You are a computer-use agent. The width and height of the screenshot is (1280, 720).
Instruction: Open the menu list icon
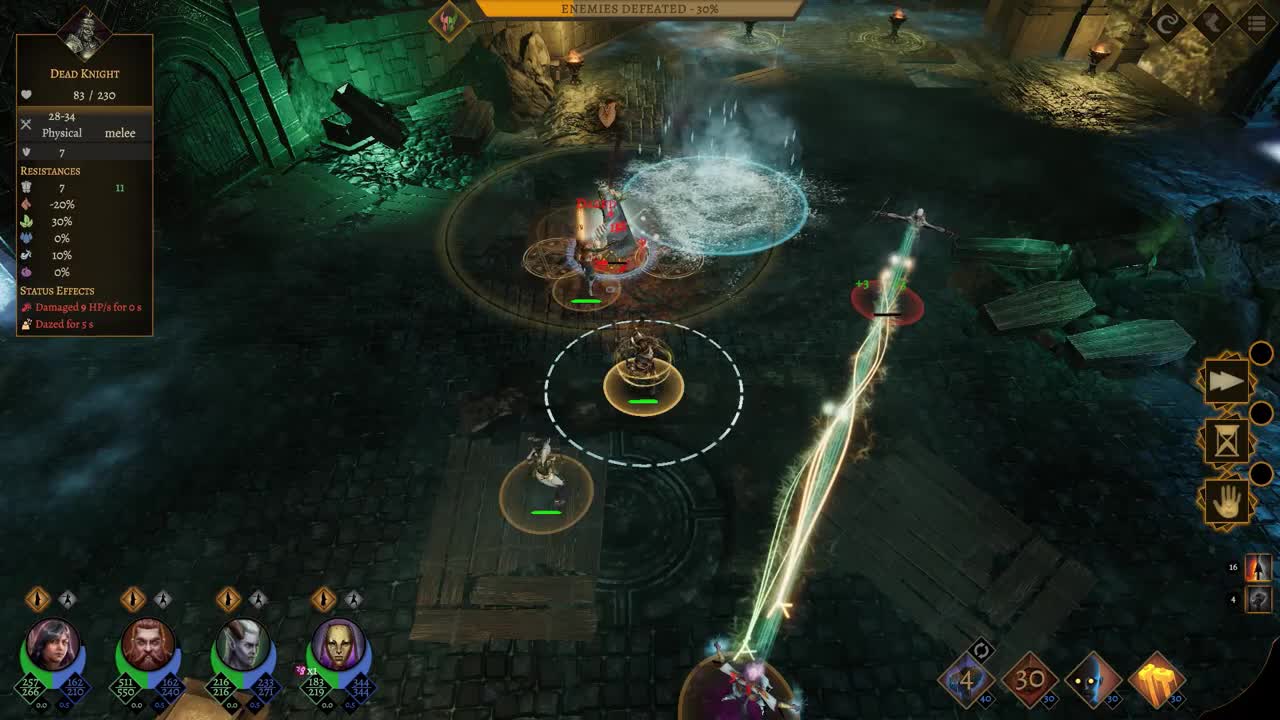1258,23
